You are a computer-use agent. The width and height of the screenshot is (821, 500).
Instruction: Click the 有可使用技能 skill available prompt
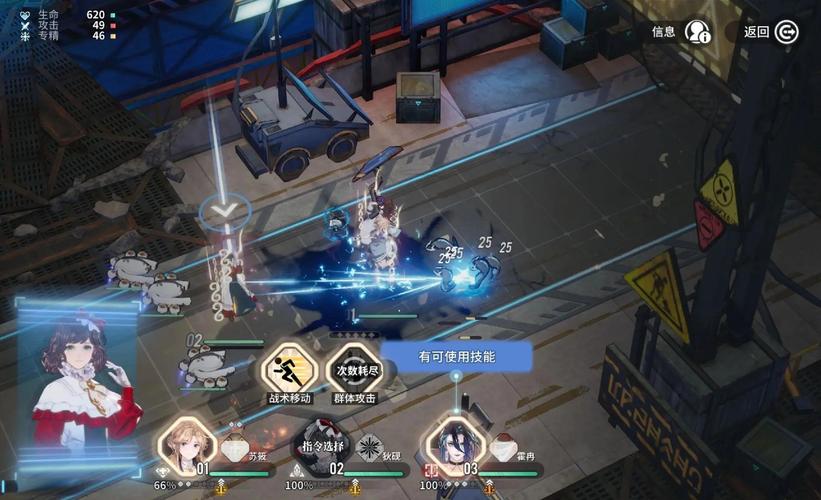click(456, 356)
